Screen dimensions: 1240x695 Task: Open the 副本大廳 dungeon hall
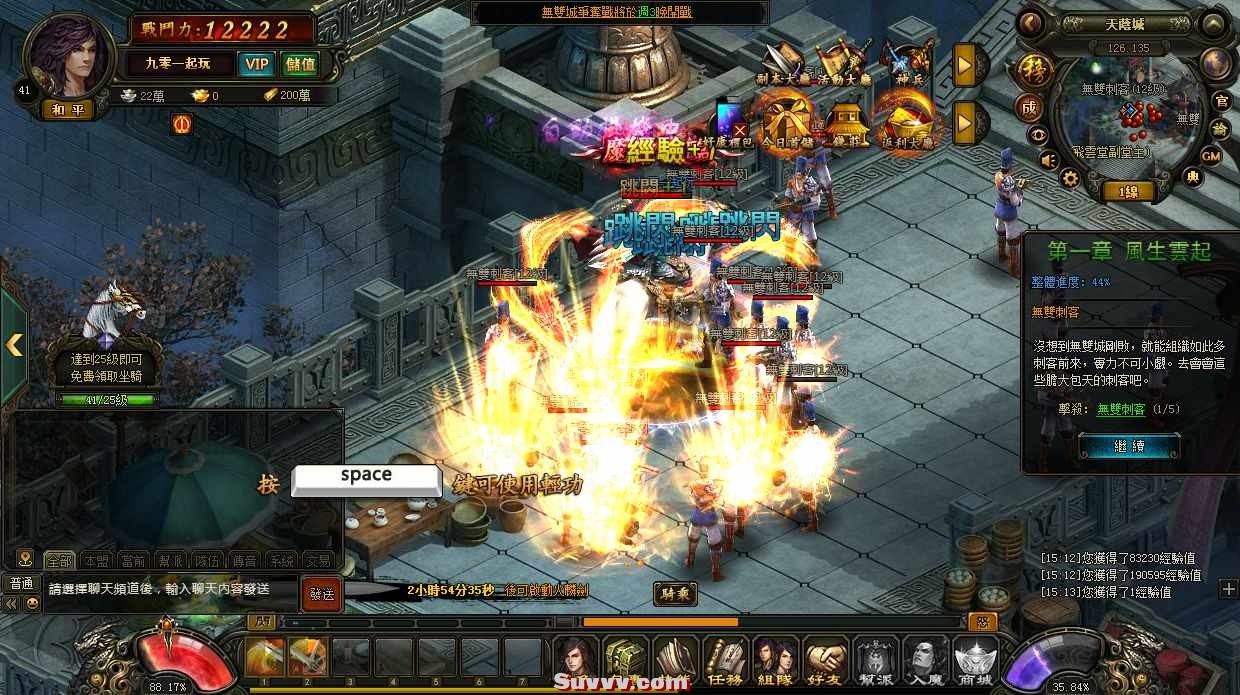pos(783,62)
